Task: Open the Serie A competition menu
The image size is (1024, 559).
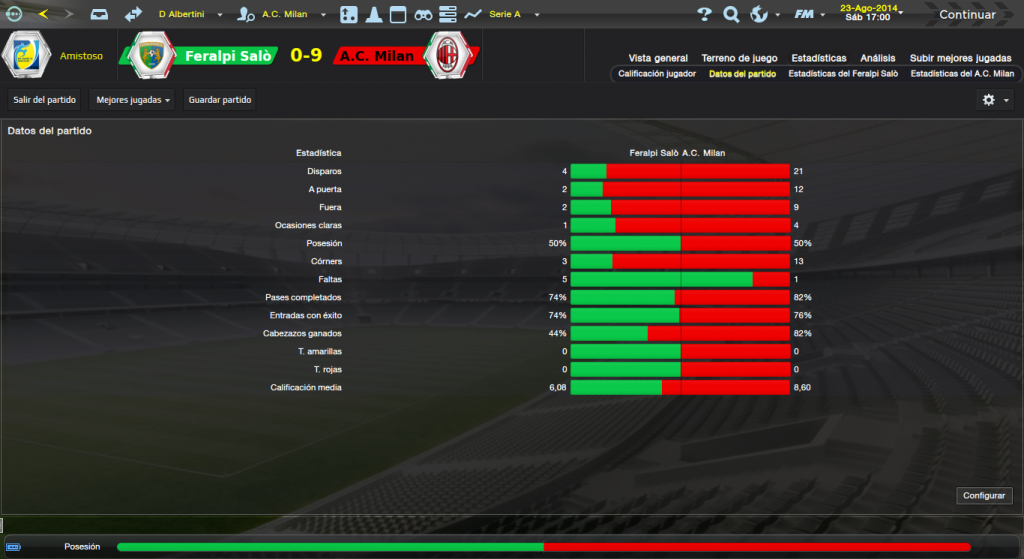Action: click(512, 15)
